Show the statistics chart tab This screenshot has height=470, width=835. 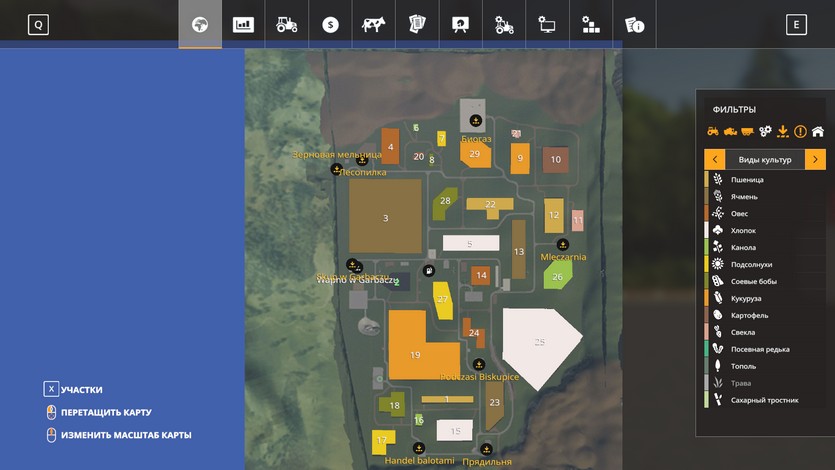click(243, 25)
